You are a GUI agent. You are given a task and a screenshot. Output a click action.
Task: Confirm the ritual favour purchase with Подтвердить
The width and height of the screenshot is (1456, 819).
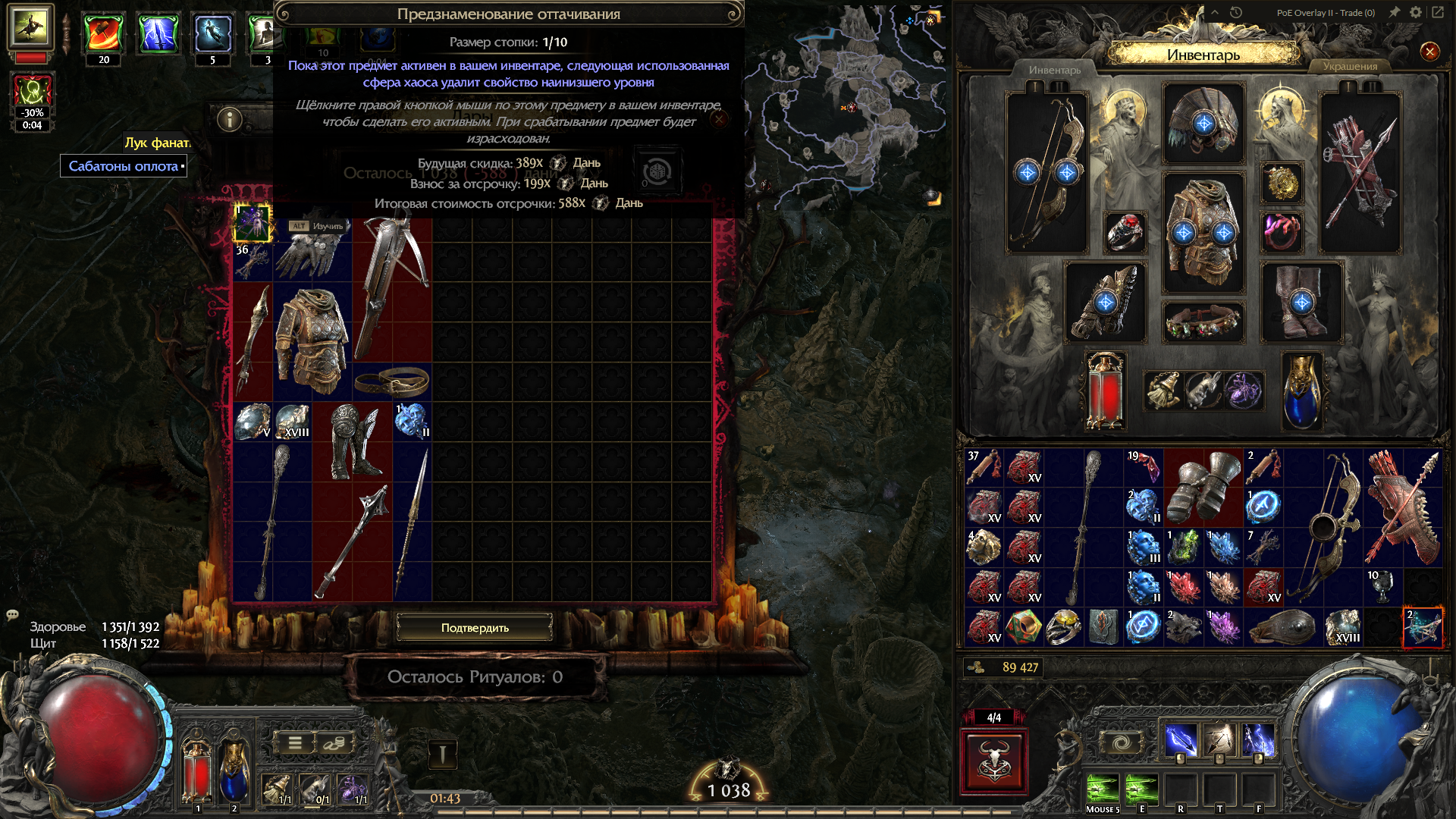pyautogui.click(x=475, y=628)
